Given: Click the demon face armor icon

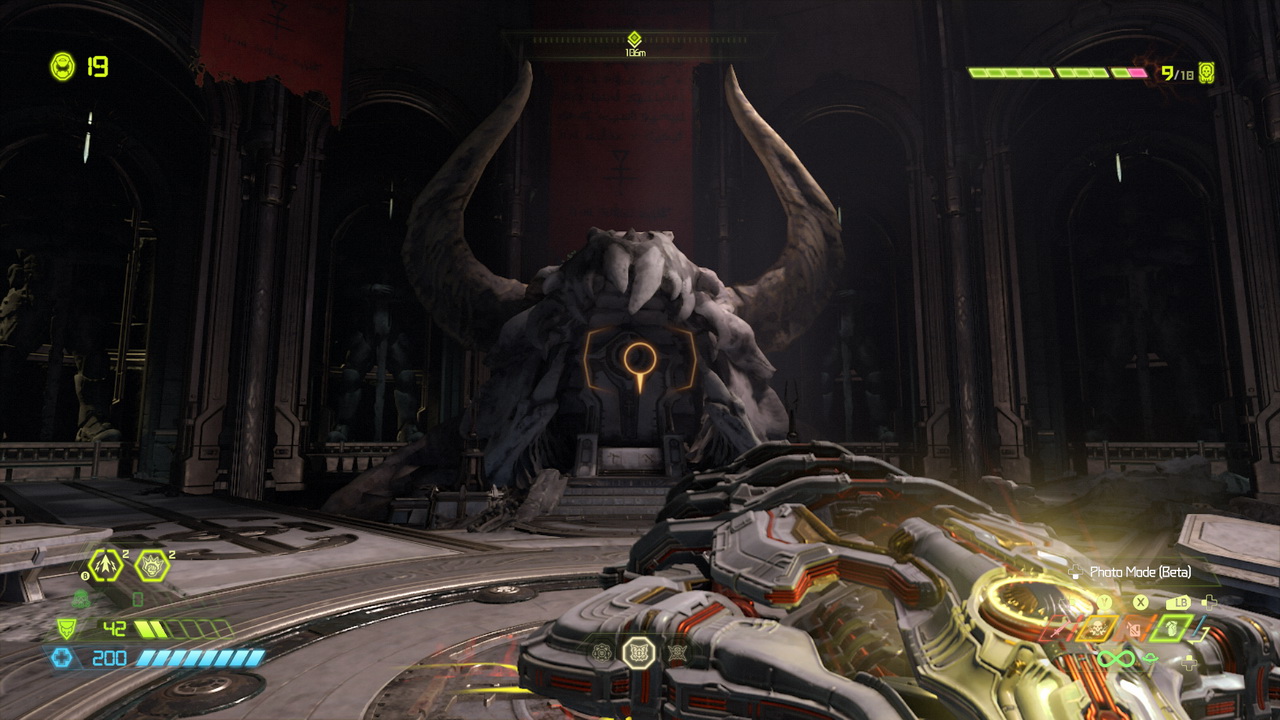Looking at the screenshot, I should coord(65,629).
